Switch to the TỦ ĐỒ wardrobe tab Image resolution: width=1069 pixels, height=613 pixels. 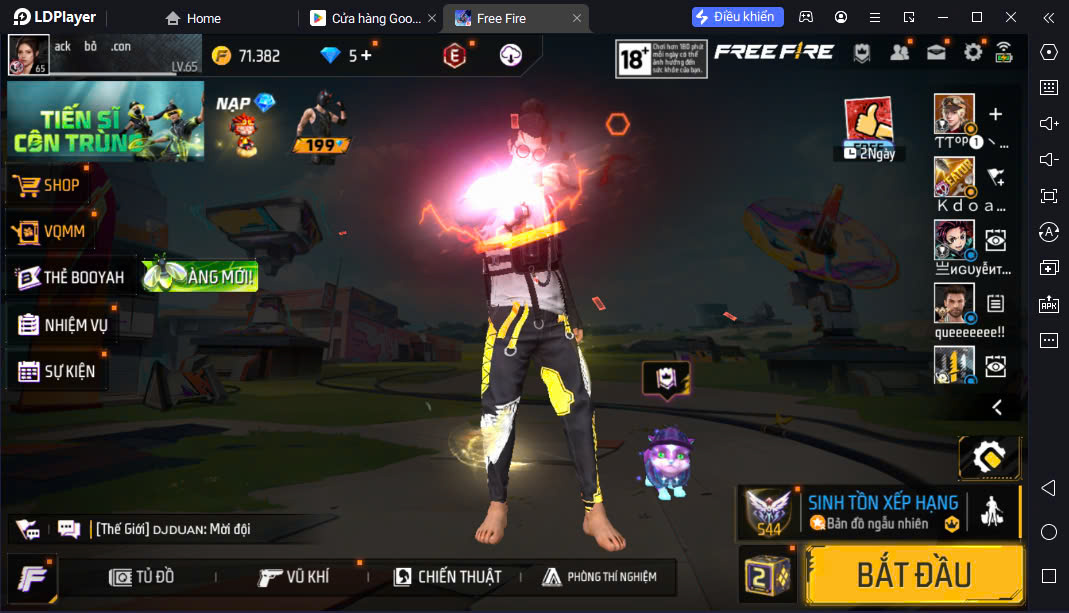coord(142,577)
